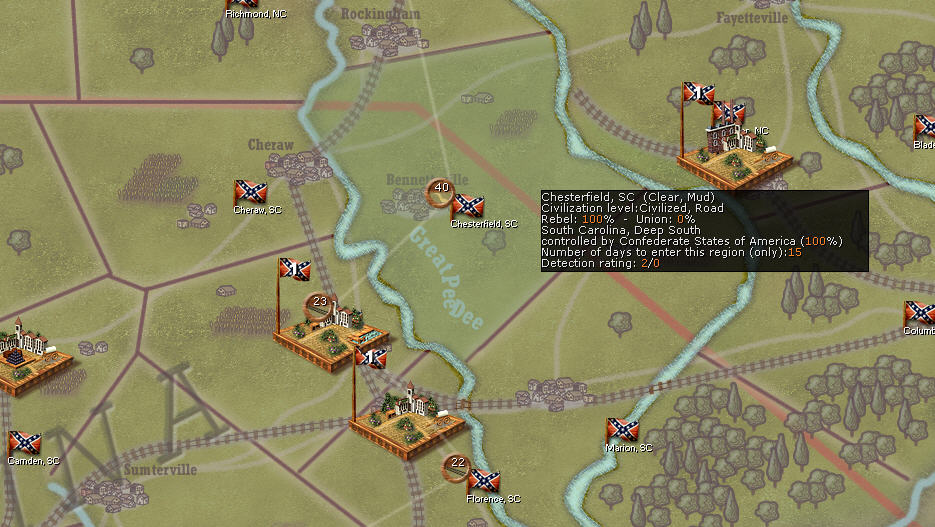Click the Marion, SC Confederate flag marker
935x527 pixels.
point(622,431)
